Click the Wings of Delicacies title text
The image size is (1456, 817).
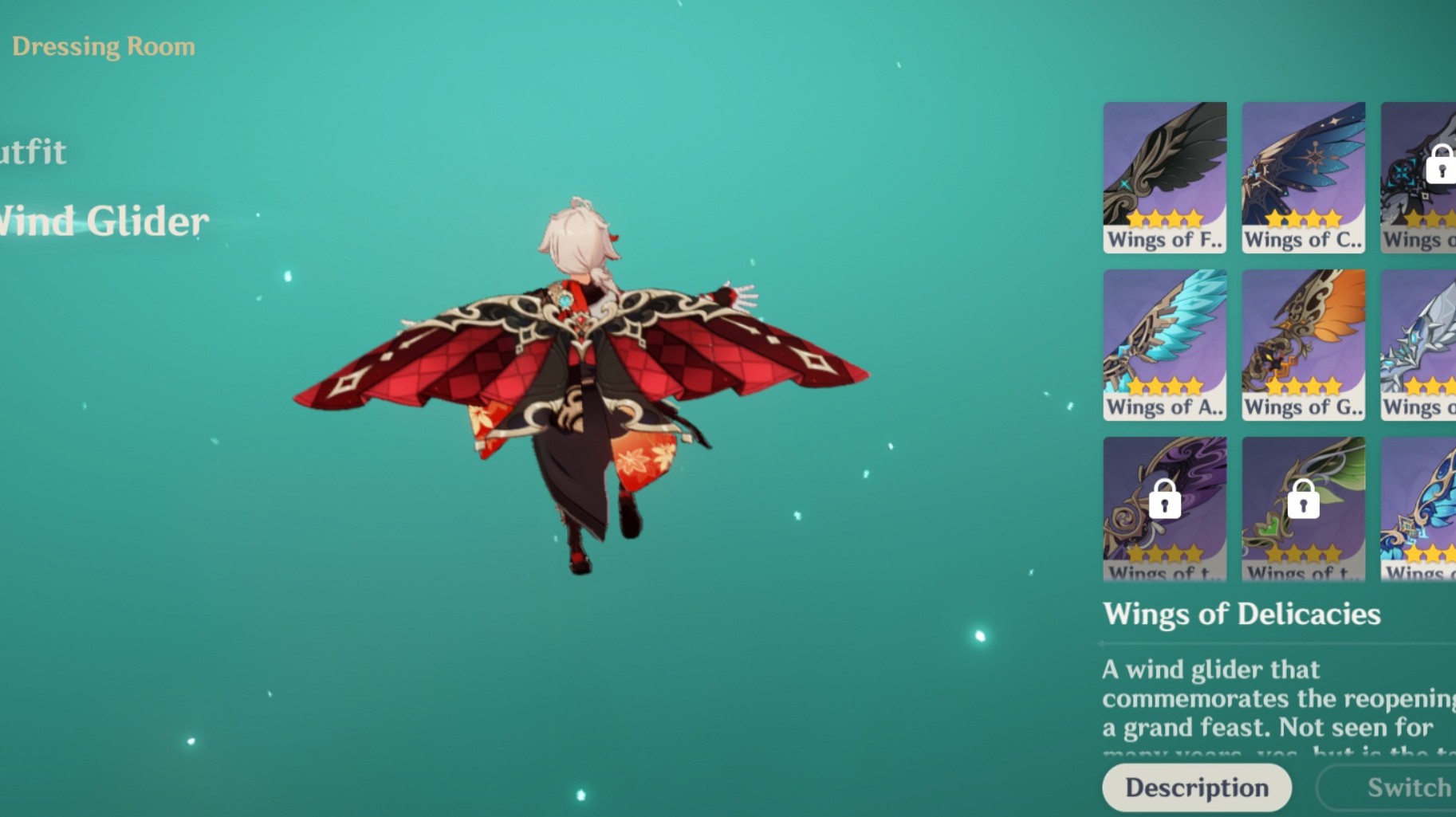tap(1242, 615)
